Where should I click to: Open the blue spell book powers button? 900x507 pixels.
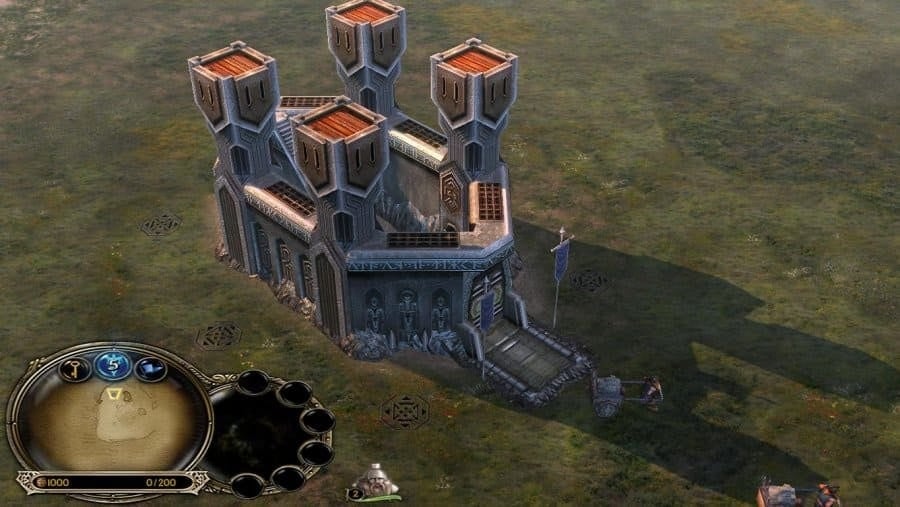click(x=112, y=365)
